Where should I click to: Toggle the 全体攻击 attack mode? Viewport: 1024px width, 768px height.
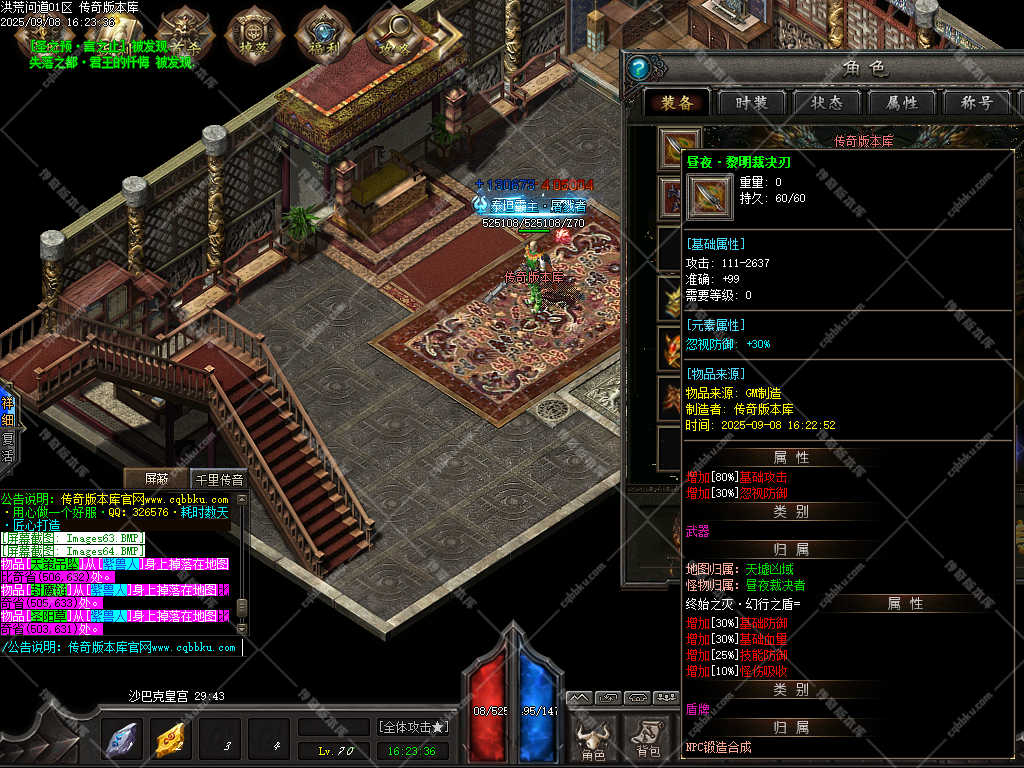tap(413, 727)
